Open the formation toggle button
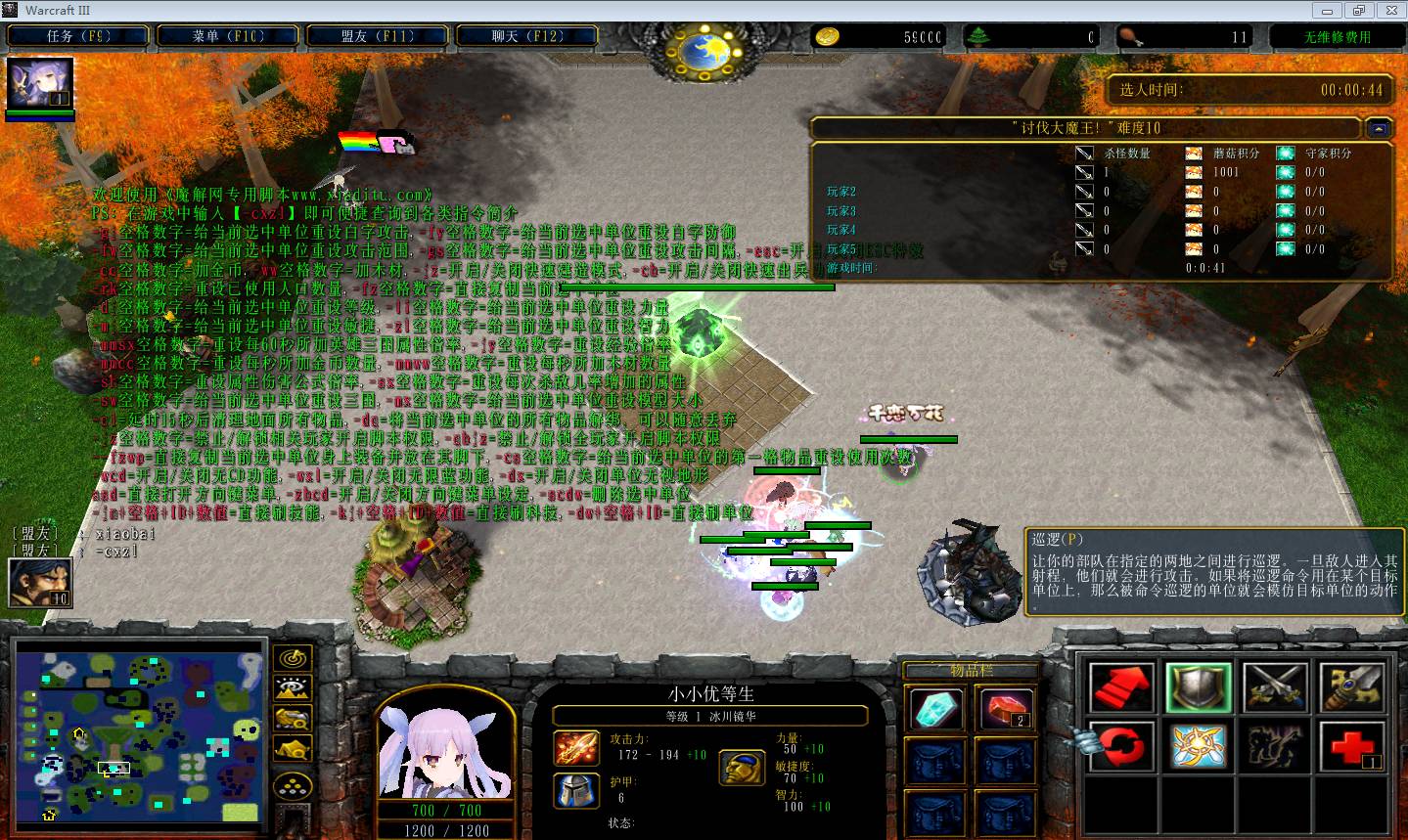 click(x=294, y=785)
